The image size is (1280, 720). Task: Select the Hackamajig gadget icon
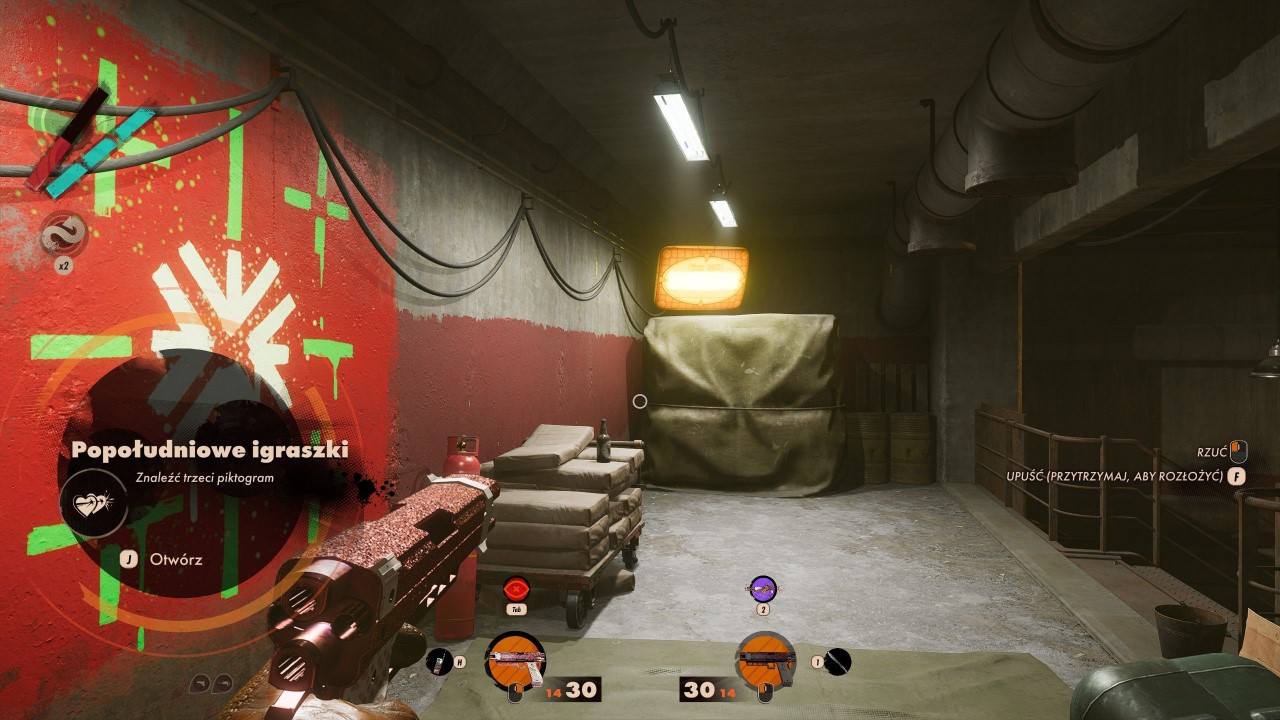point(439,660)
